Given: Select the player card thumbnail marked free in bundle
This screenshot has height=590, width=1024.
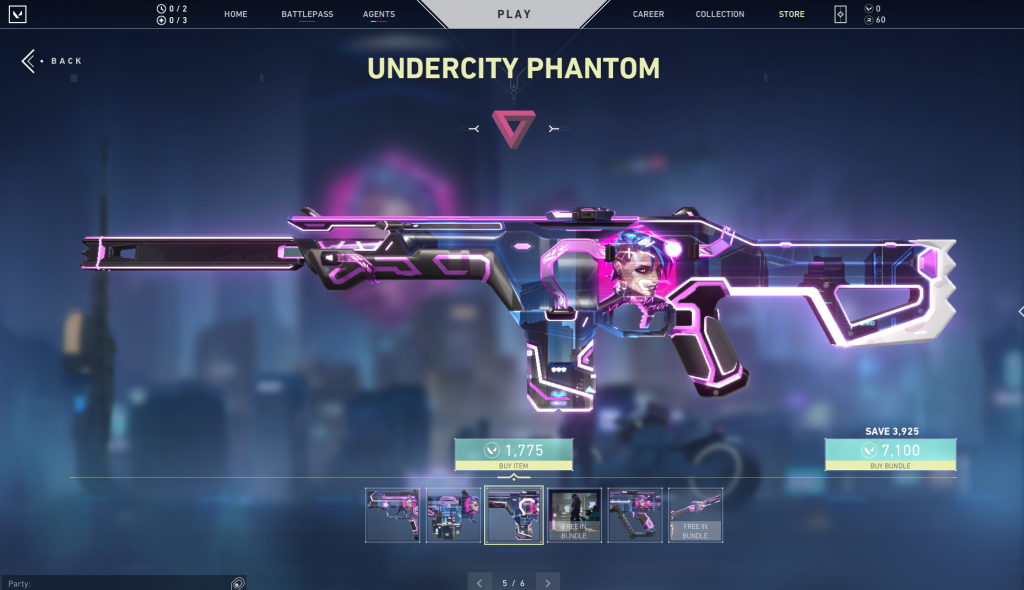Looking at the screenshot, I should point(574,515).
